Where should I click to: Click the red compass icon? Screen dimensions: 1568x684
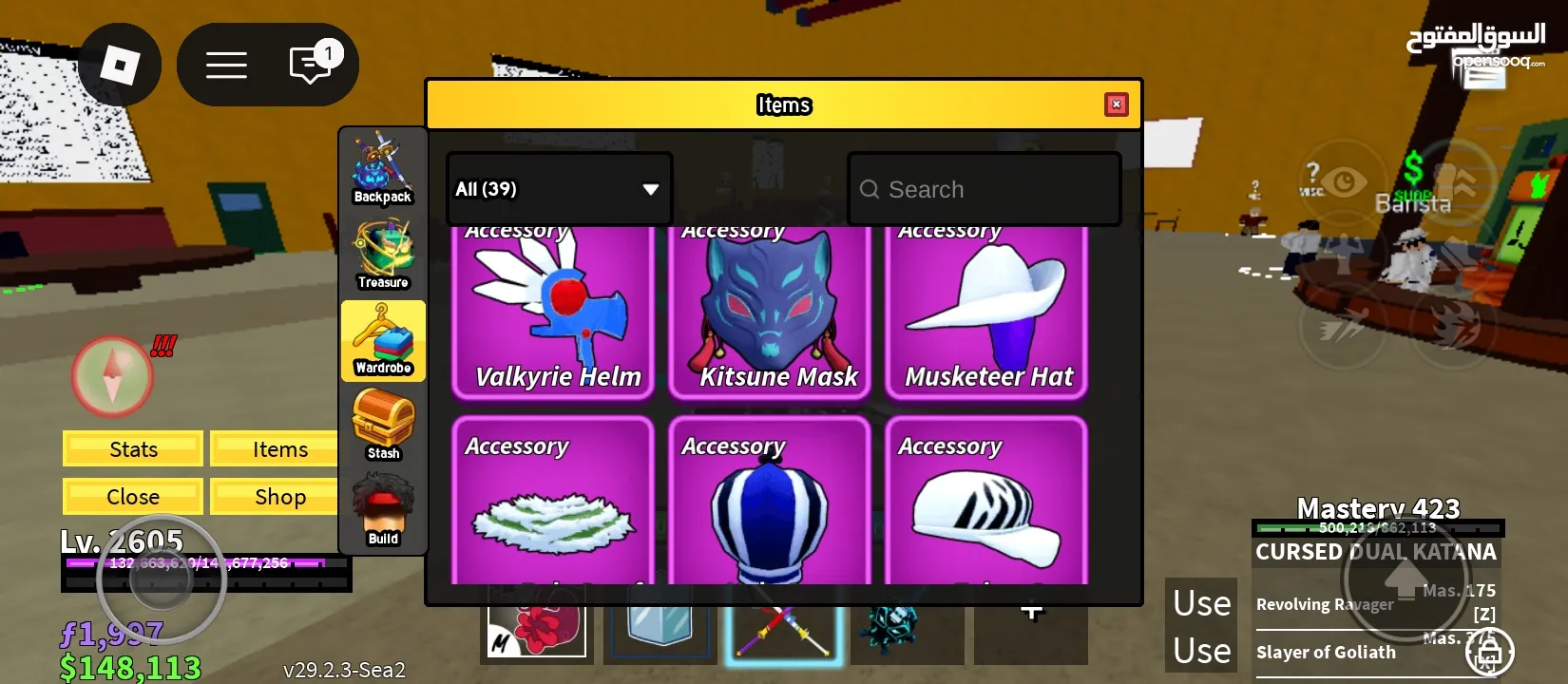coord(112,376)
